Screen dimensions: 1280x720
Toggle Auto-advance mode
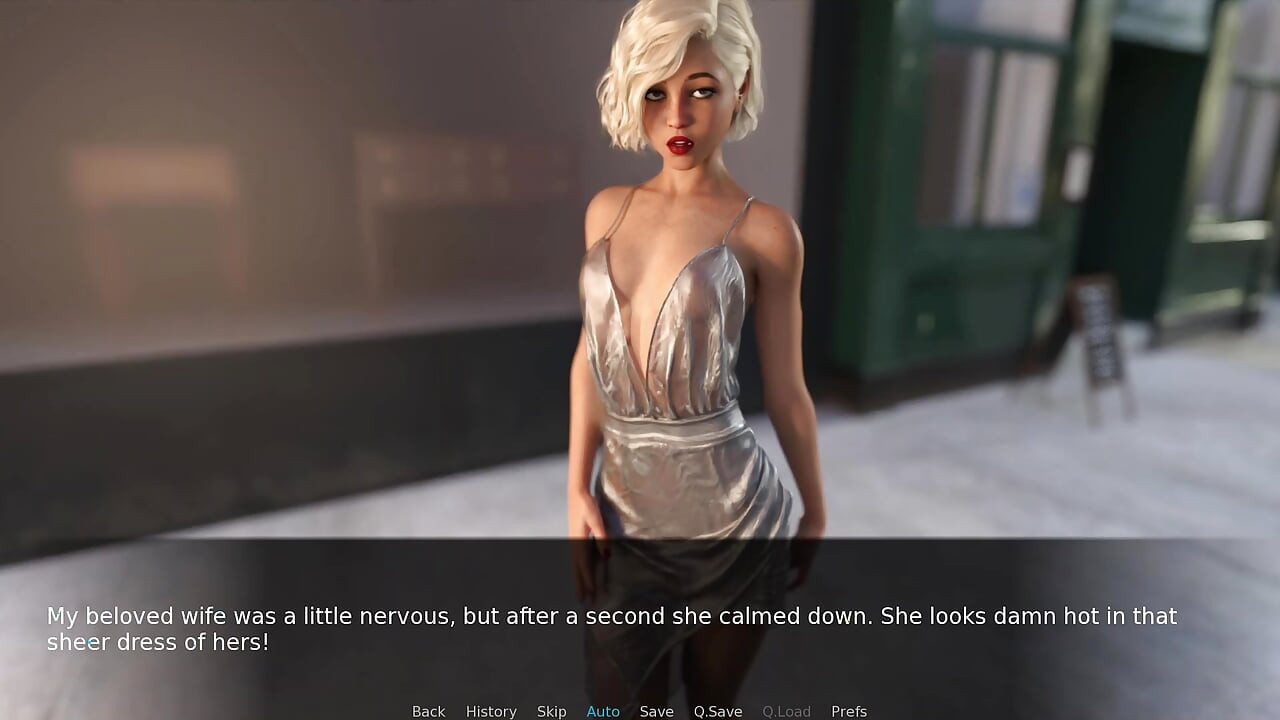603,711
